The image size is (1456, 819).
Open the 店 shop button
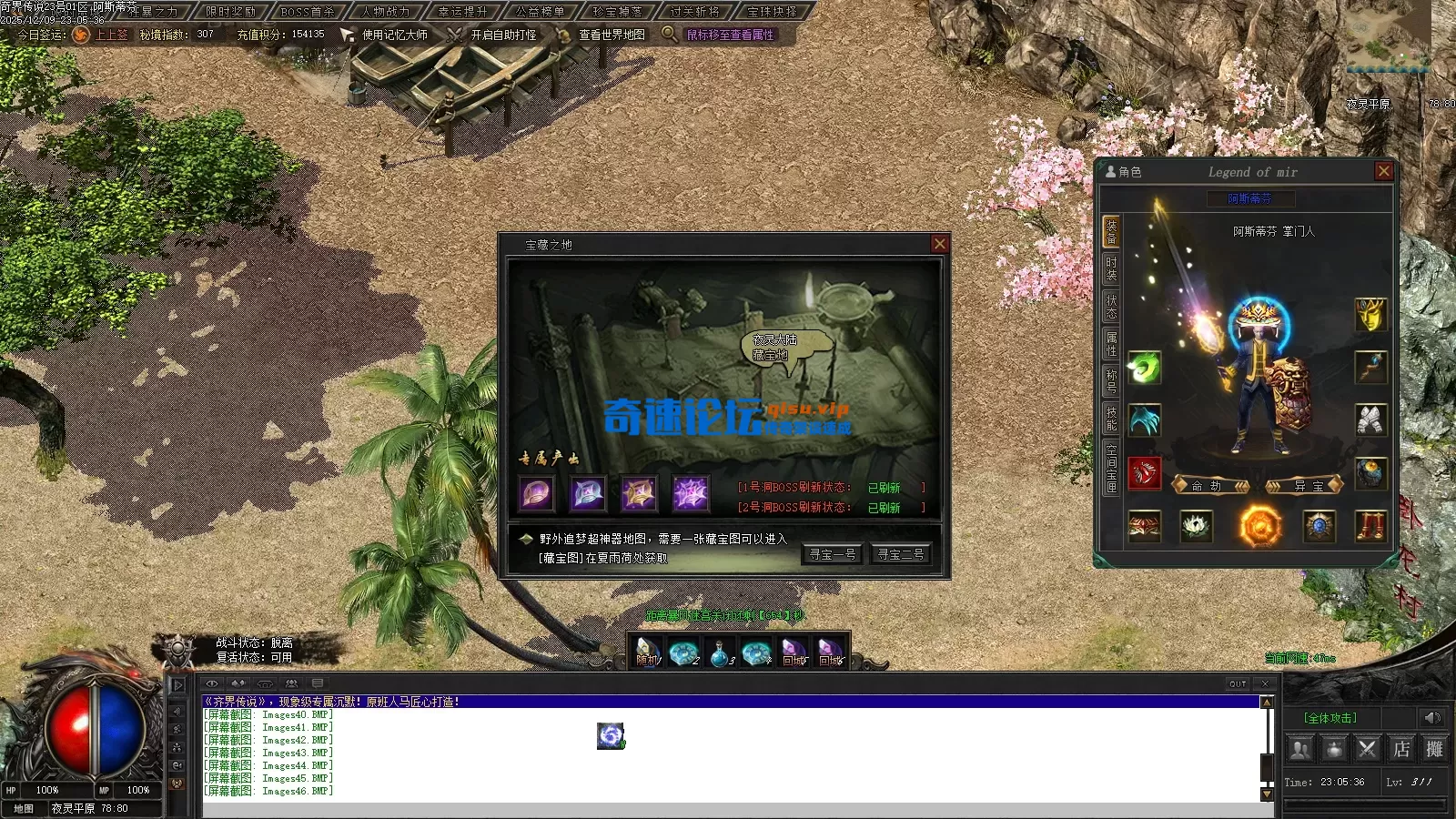[x=1401, y=749]
